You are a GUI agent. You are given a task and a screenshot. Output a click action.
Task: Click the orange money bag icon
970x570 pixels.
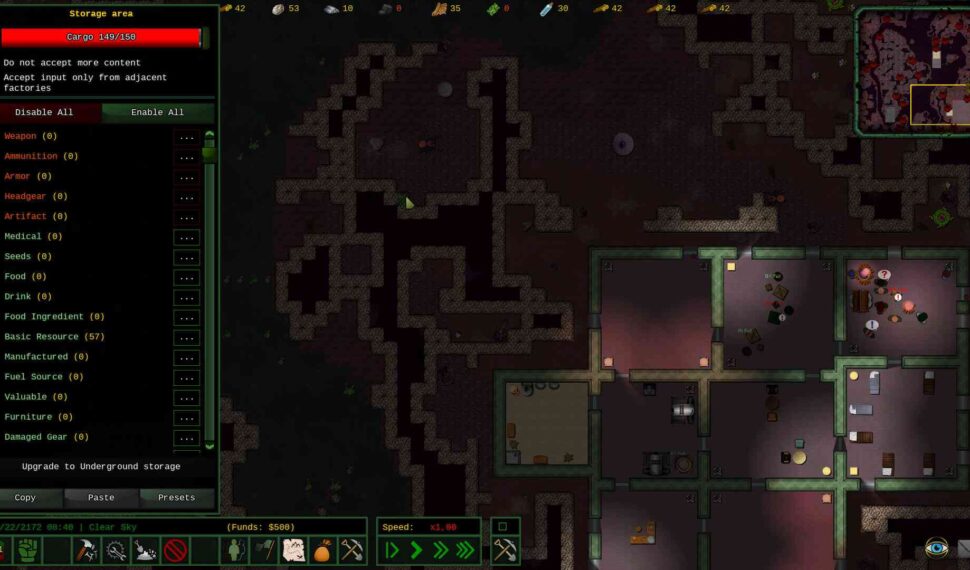tap(322, 550)
